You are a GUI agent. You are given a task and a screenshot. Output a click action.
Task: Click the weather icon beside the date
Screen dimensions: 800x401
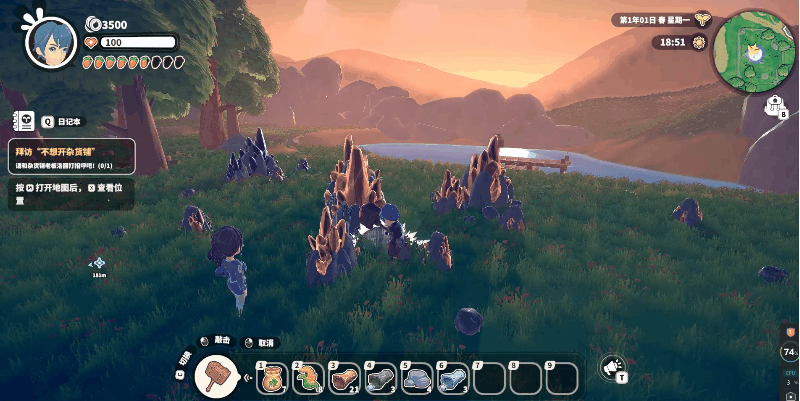tap(703, 19)
